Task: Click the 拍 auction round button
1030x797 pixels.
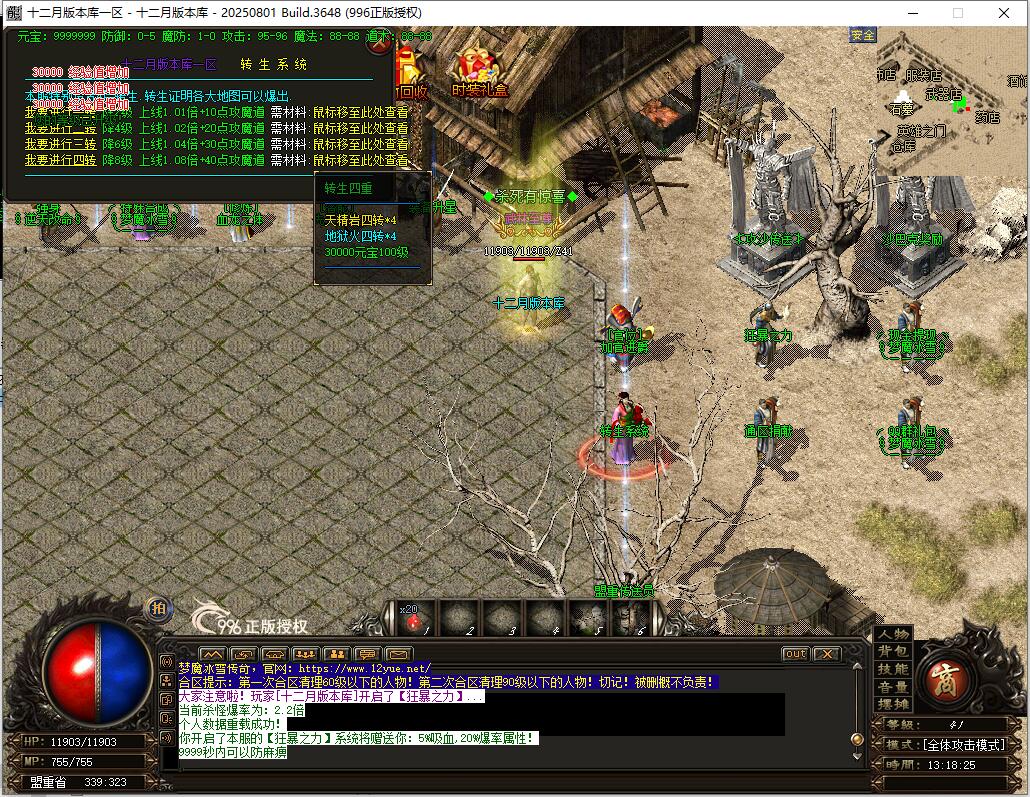Action: click(158, 608)
